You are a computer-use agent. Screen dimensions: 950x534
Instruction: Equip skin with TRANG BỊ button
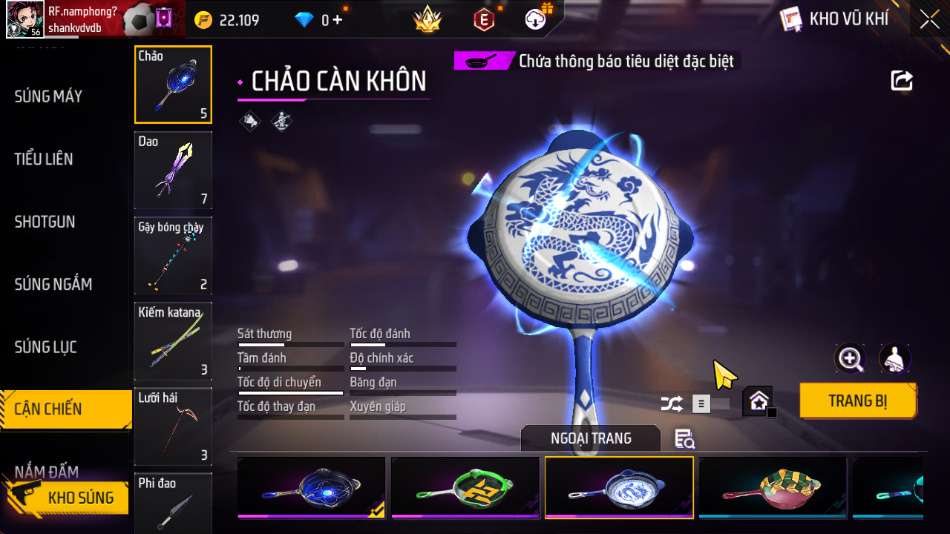click(x=857, y=401)
